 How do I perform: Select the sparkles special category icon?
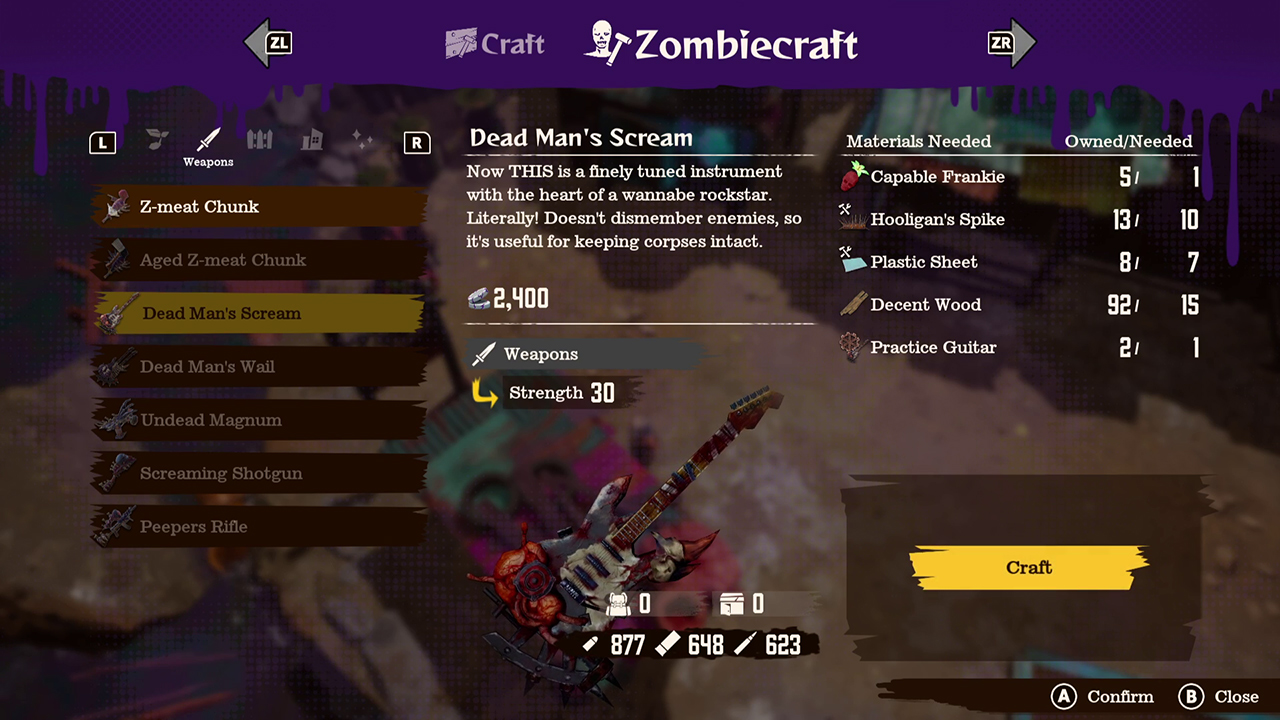tap(362, 142)
